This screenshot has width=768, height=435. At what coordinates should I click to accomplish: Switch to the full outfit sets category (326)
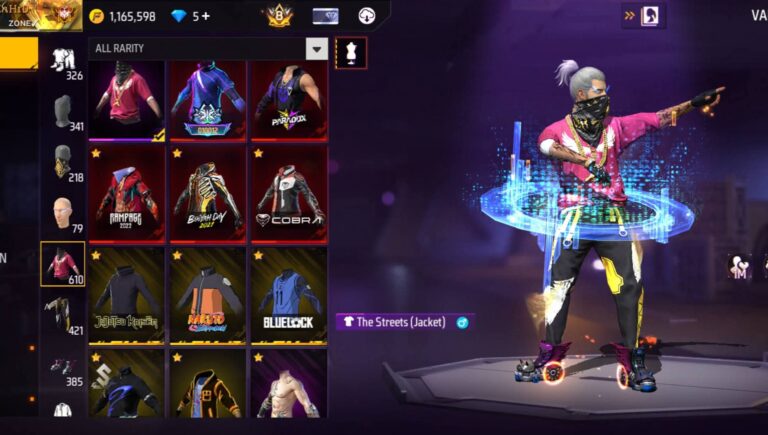point(63,62)
